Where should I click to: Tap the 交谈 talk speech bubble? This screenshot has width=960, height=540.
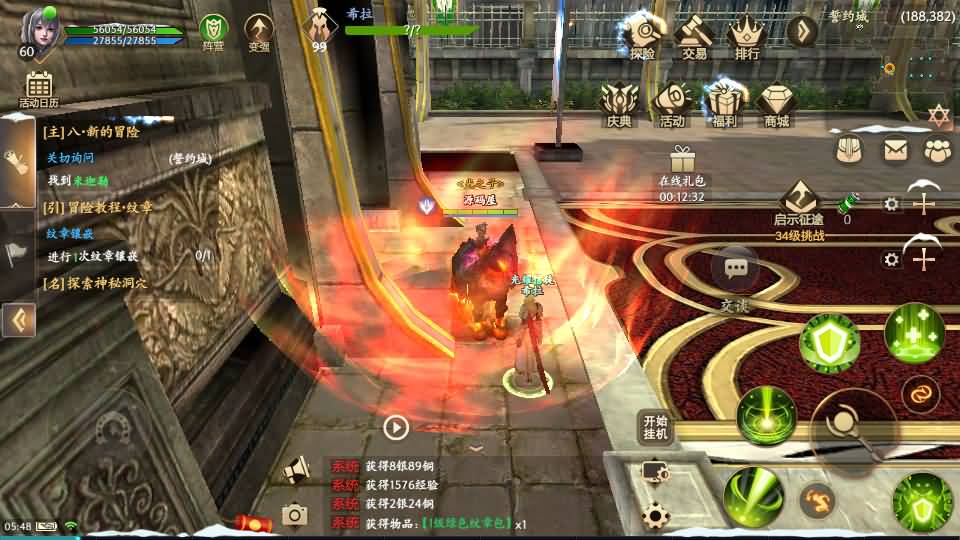click(737, 272)
